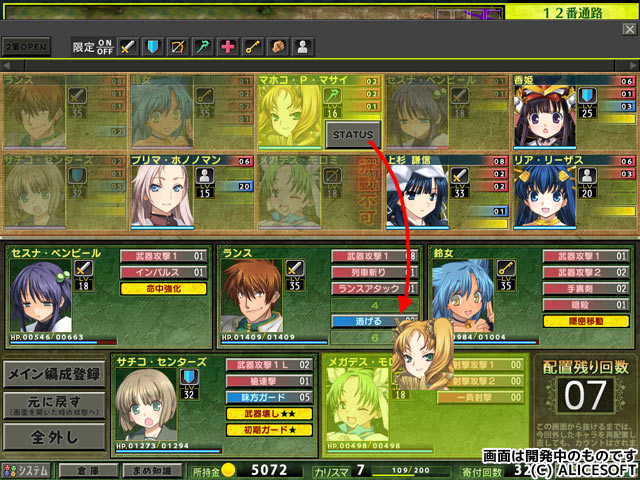640x480 pixels.
Task: Filter roster by pink cross healer icon
Action: pos(228,46)
